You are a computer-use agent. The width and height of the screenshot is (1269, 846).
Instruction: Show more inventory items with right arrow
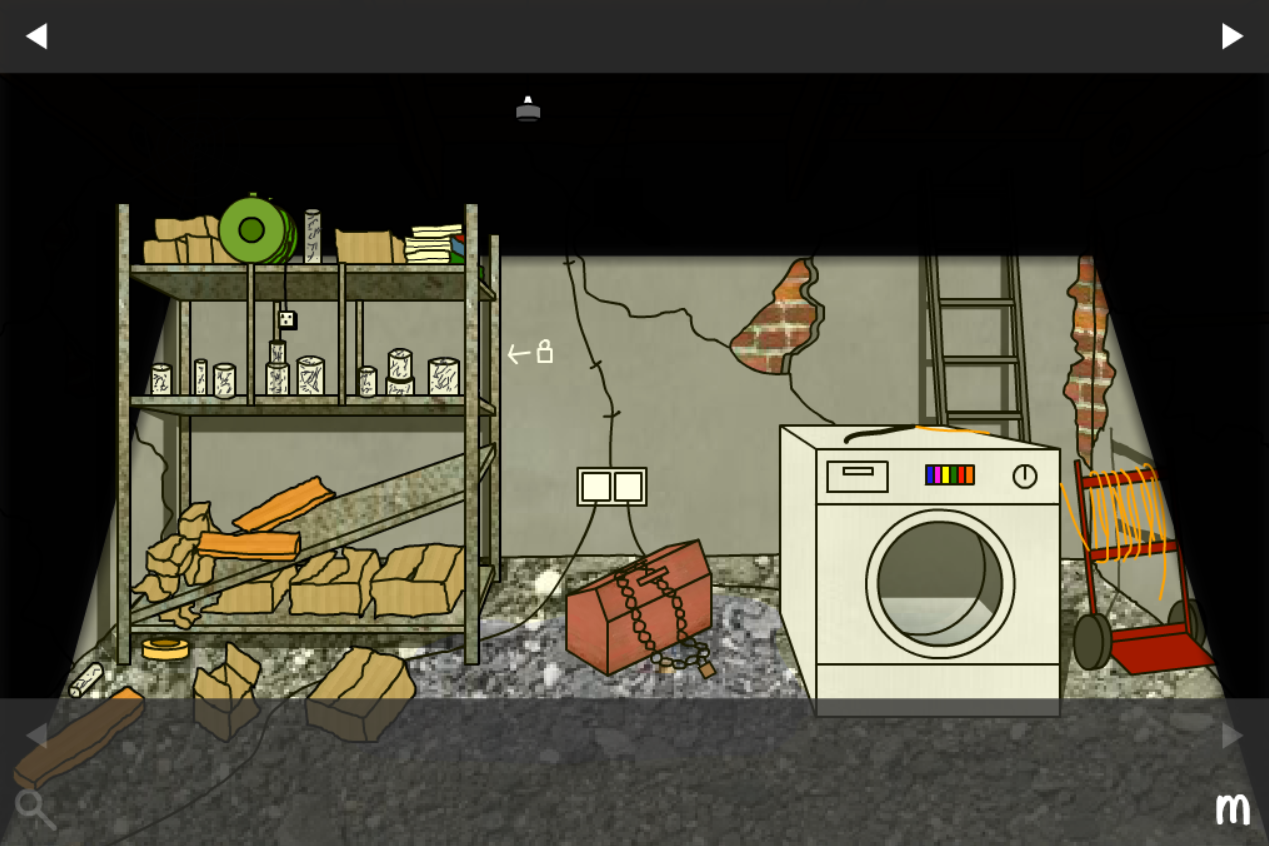pyautogui.click(x=1232, y=736)
